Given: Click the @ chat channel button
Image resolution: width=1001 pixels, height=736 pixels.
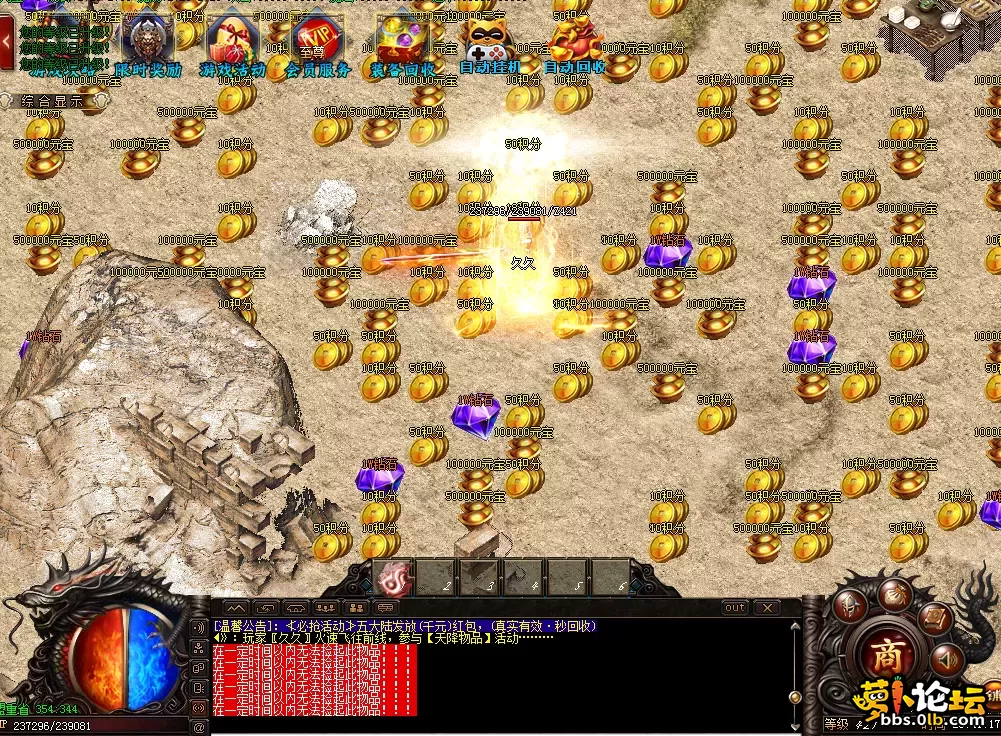Looking at the screenshot, I should point(200,727).
